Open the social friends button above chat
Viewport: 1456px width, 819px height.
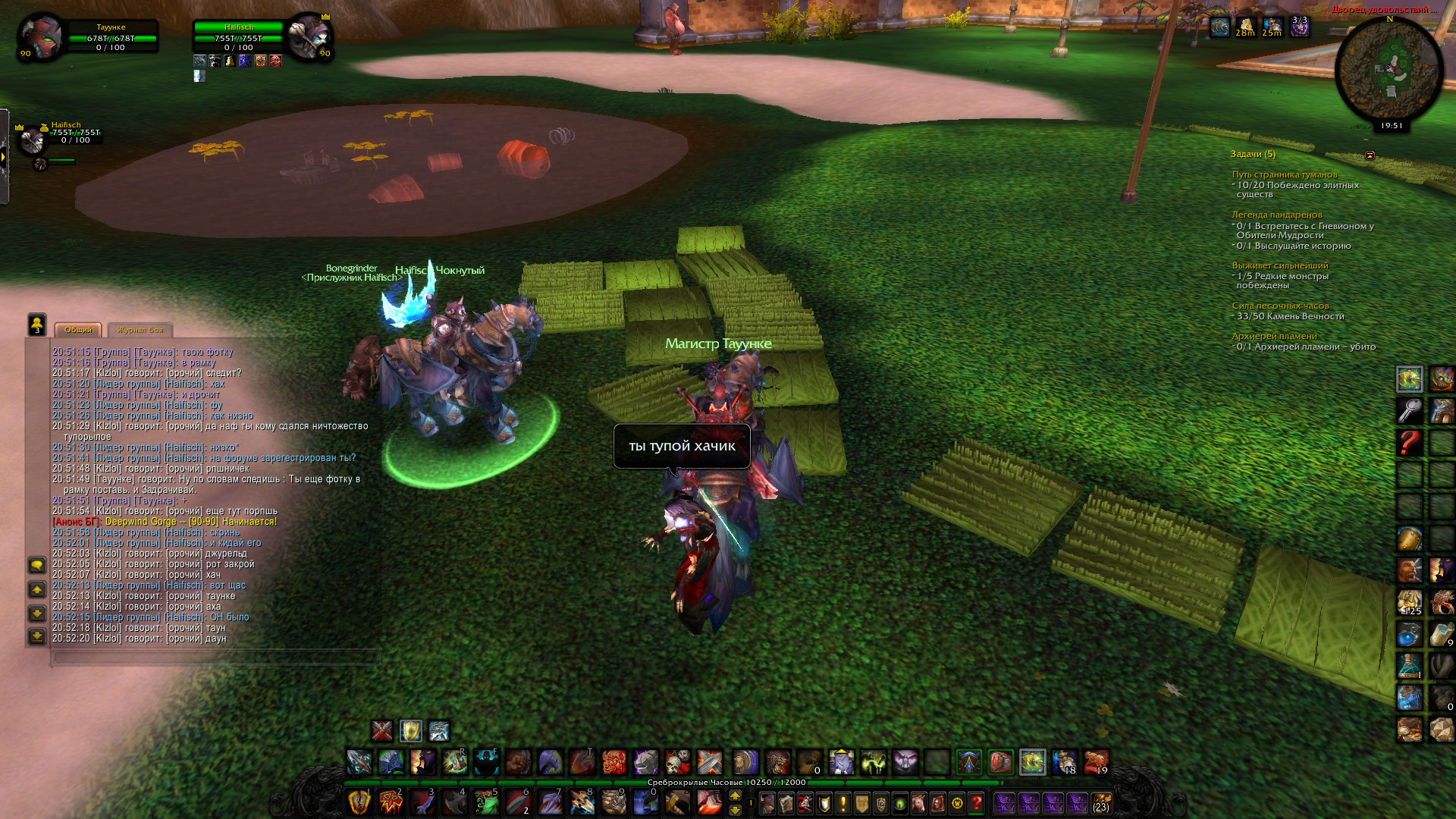[x=36, y=325]
